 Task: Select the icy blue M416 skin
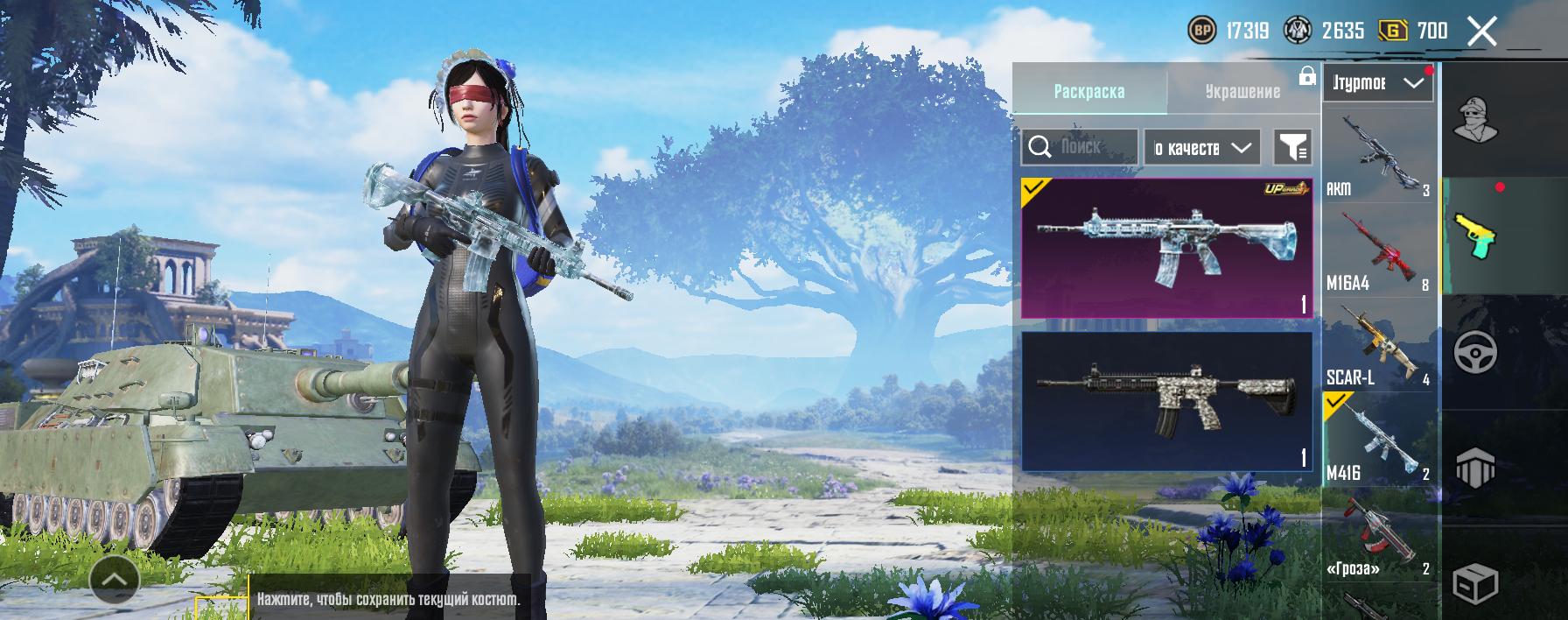[x=1166, y=247]
